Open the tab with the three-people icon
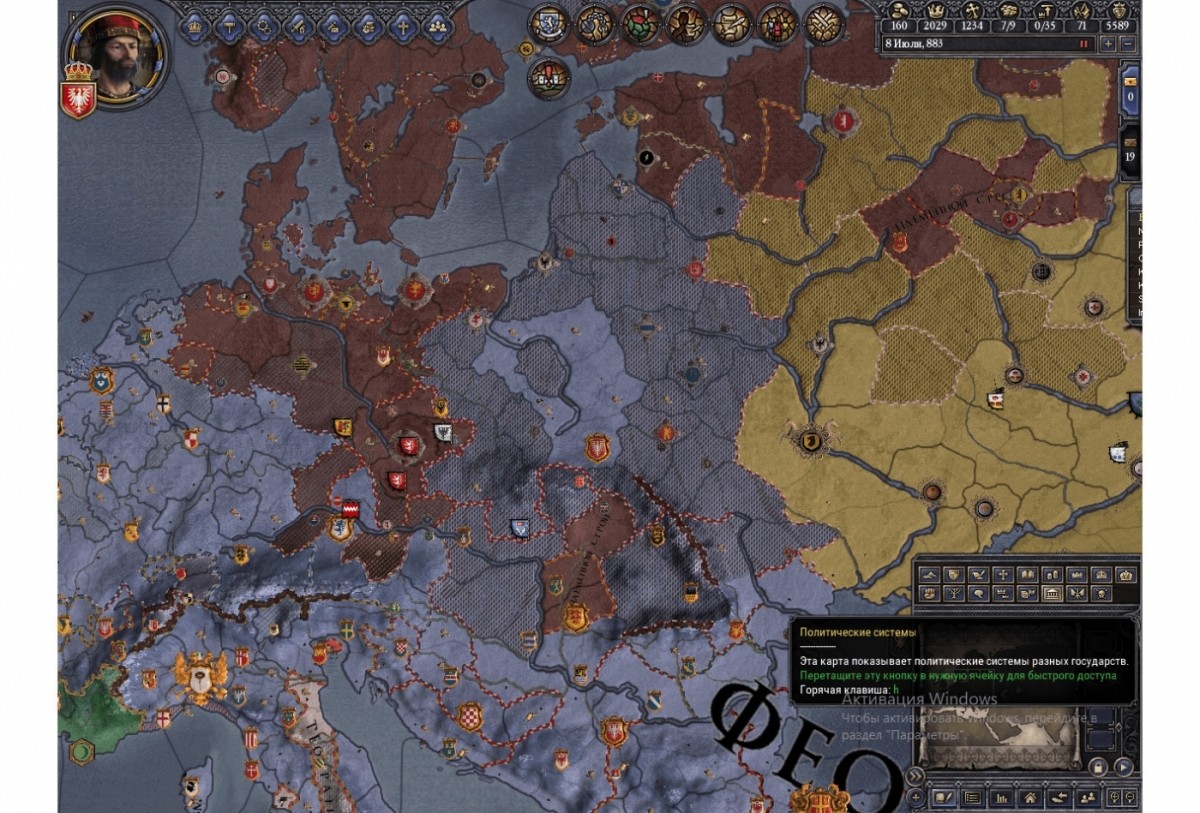This screenshot has height=813, width=1200. [x=437, y=25]
